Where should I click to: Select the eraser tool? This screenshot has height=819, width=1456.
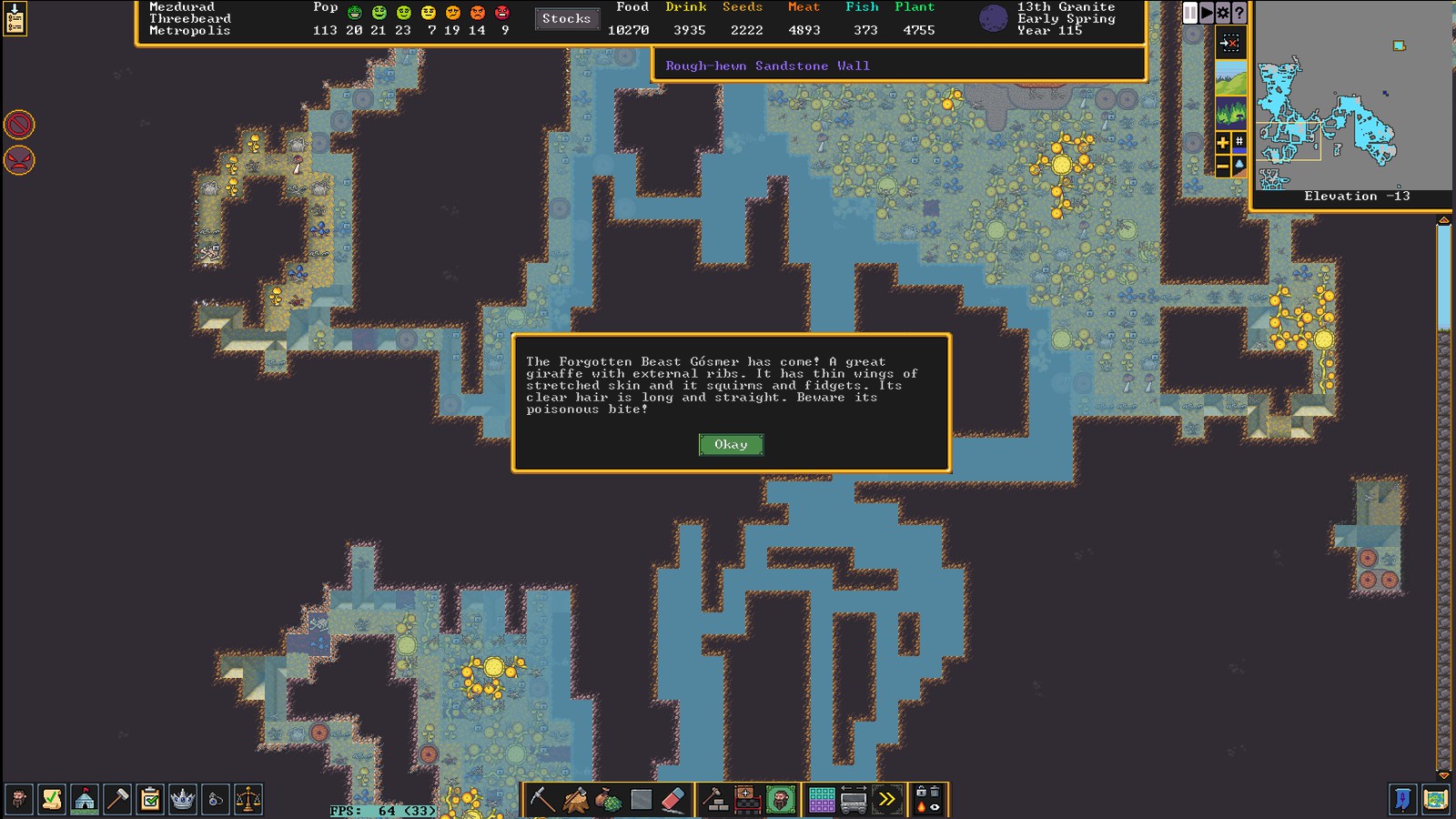tap(672, 799)
